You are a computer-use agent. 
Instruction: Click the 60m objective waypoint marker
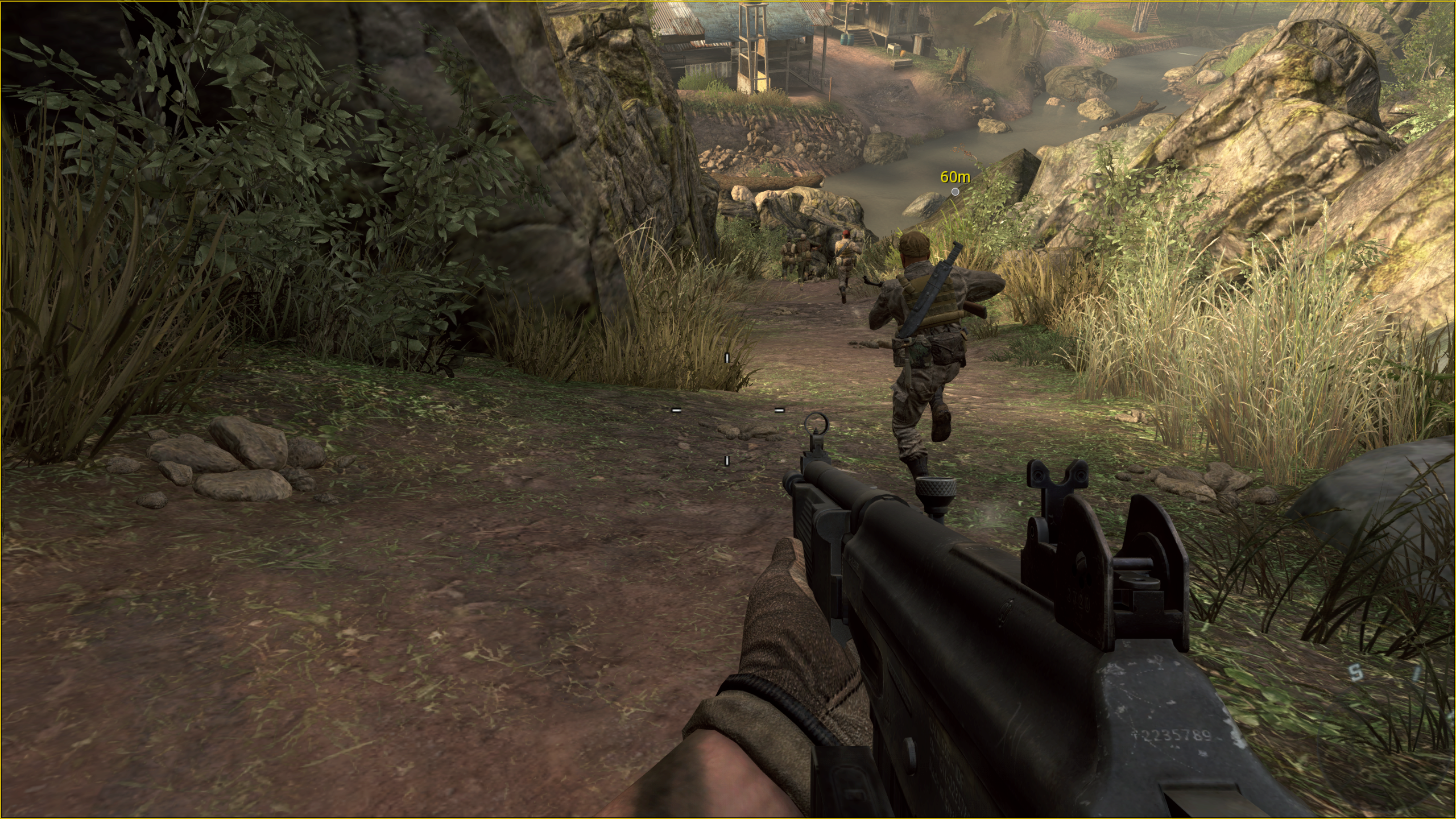[955, 192]
